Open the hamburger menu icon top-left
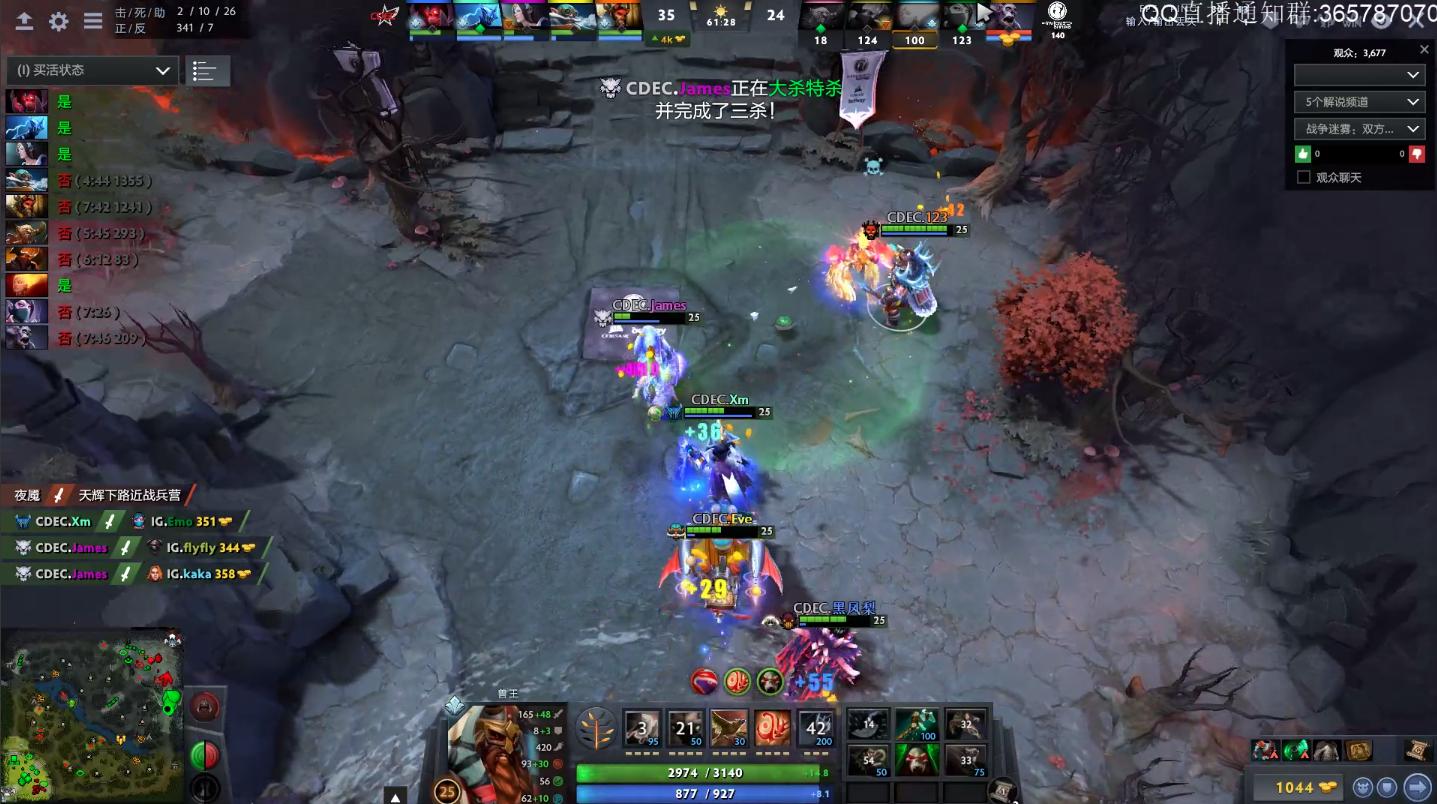The width and height of the screenshot is (1437, 804). point(92,20)
